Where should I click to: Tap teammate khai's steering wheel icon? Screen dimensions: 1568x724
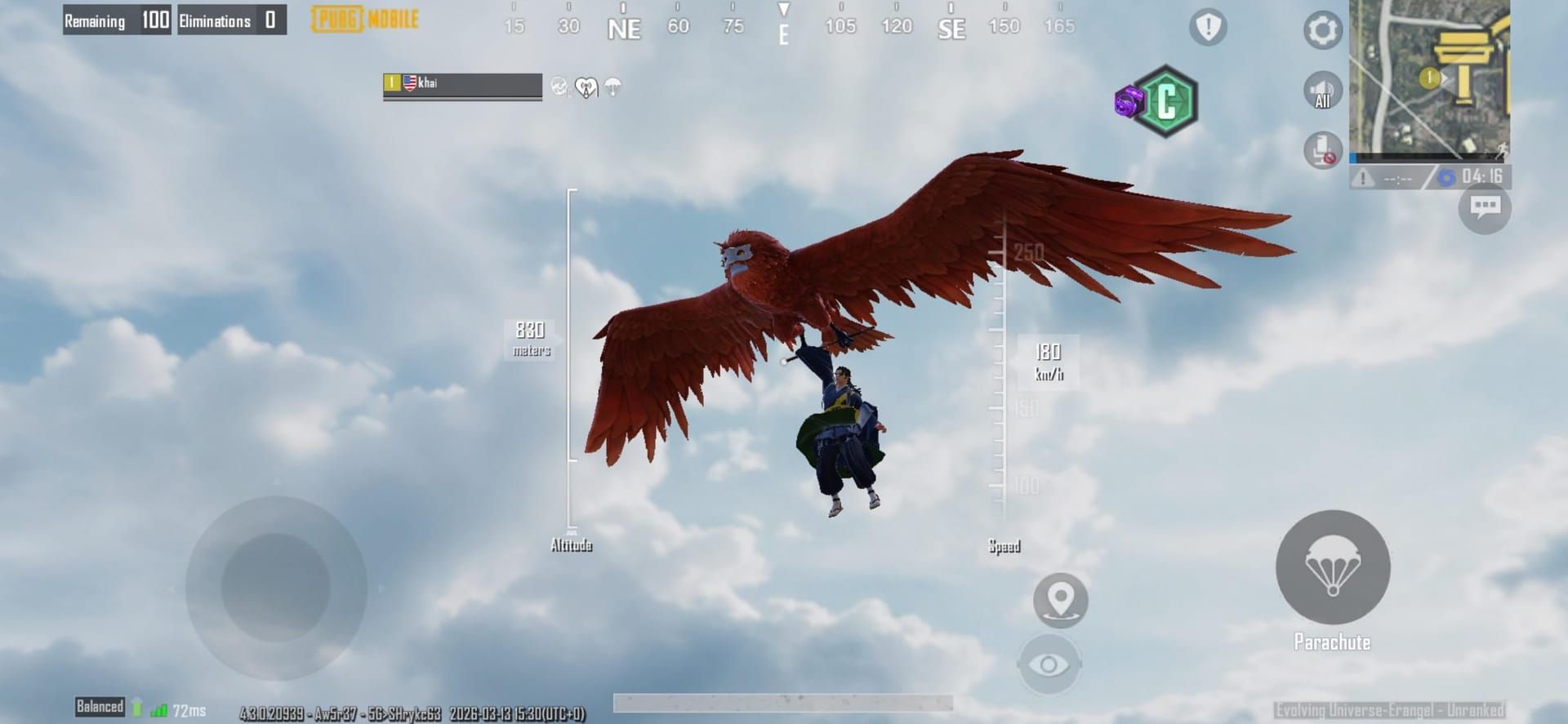[560, 85]
